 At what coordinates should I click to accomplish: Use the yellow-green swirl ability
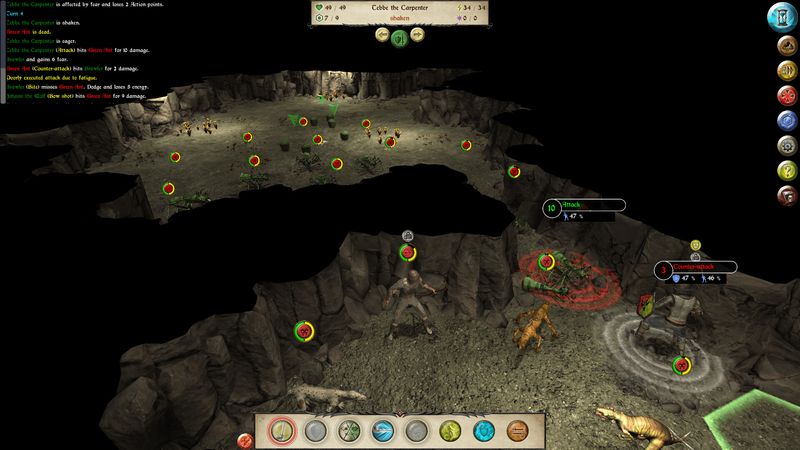pos(451,431)
